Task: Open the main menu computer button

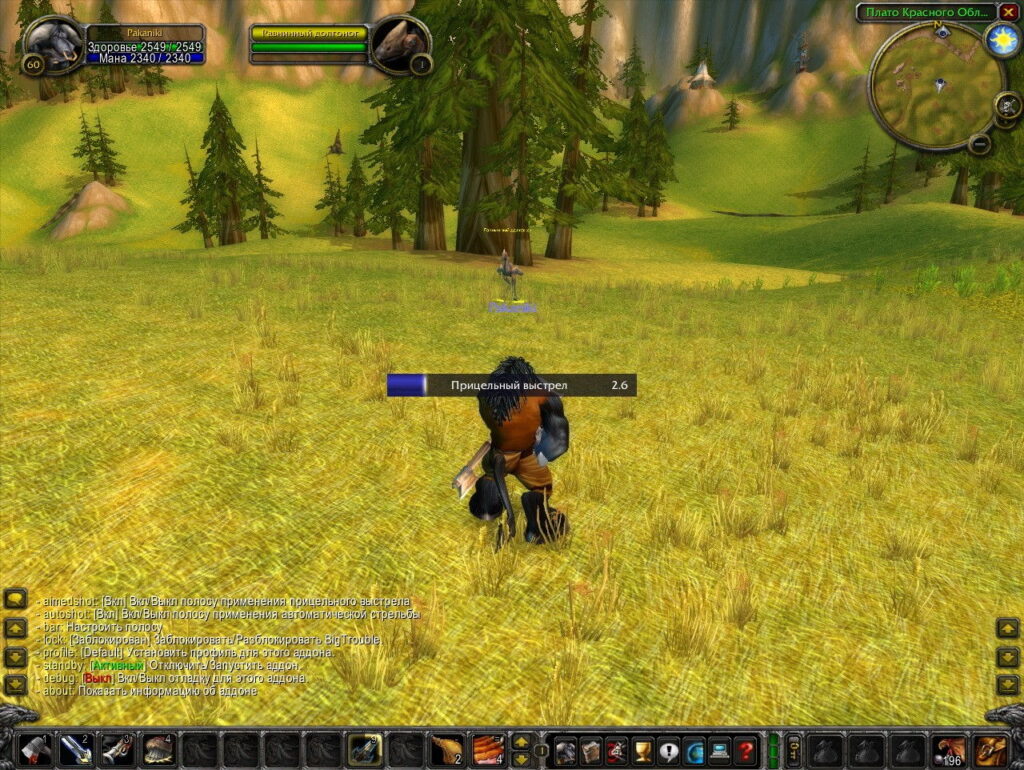Action: click(719, 750)
